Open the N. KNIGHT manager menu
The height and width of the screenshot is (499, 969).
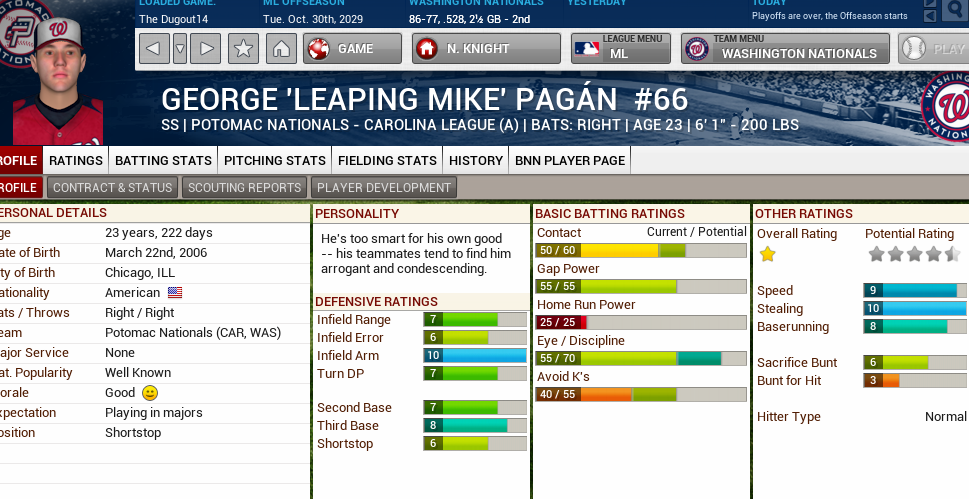click(x=486, y=48)
